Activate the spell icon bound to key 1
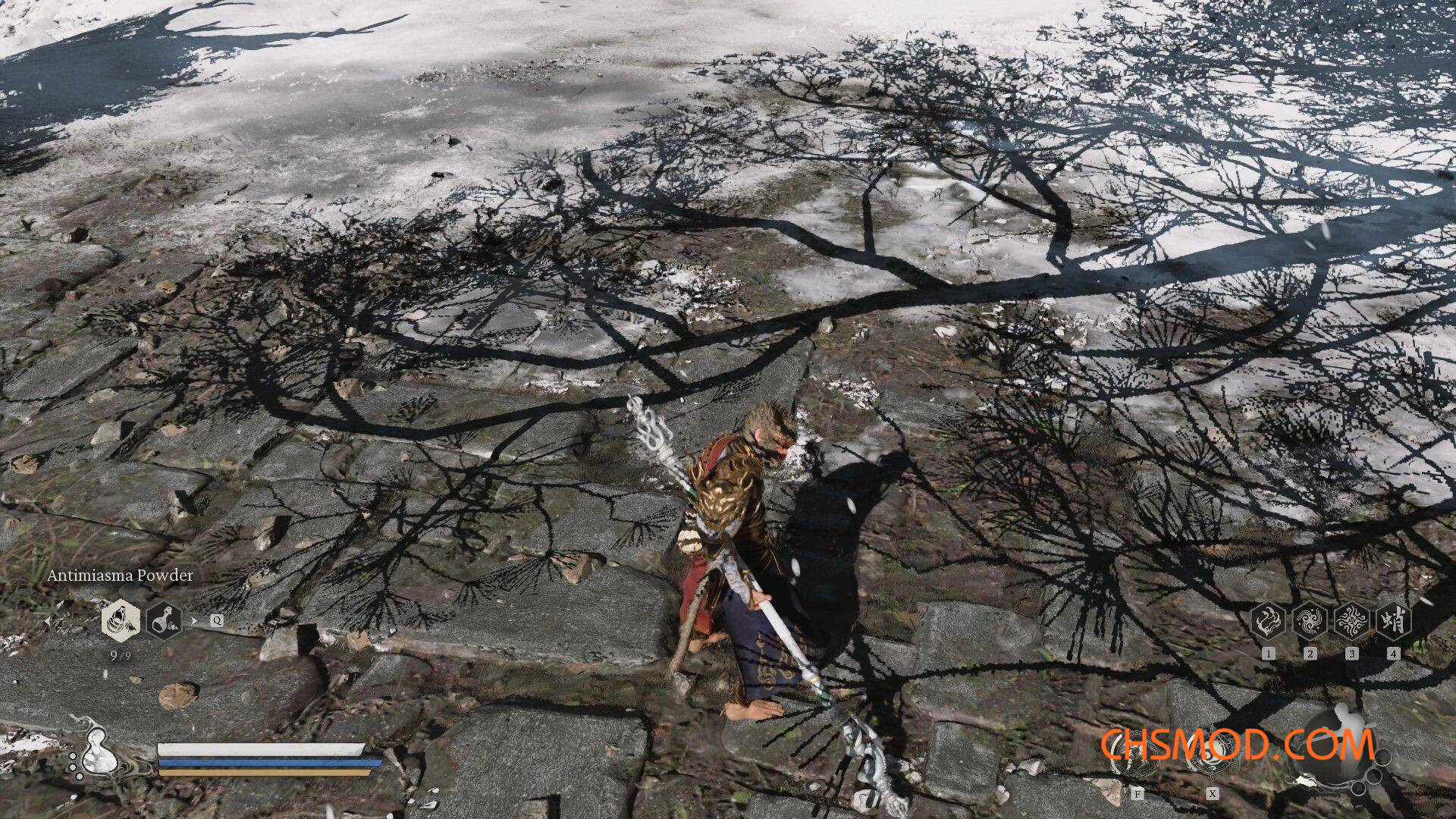This screenshot has width=1456, height=819. click(1267, 621)
